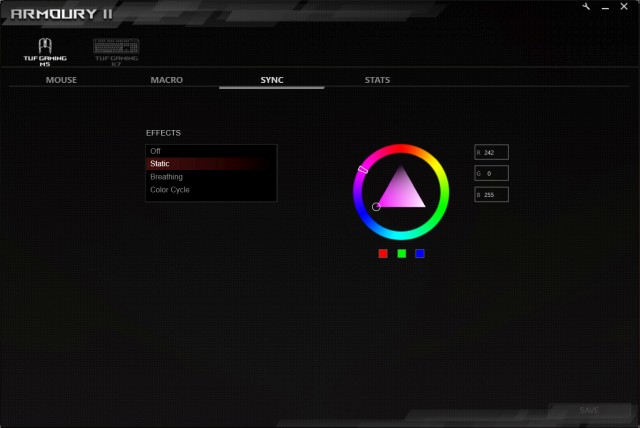Viewport: 640px width, 428px height.
Task: Show the Stats tab
Action: click(377, 80)
